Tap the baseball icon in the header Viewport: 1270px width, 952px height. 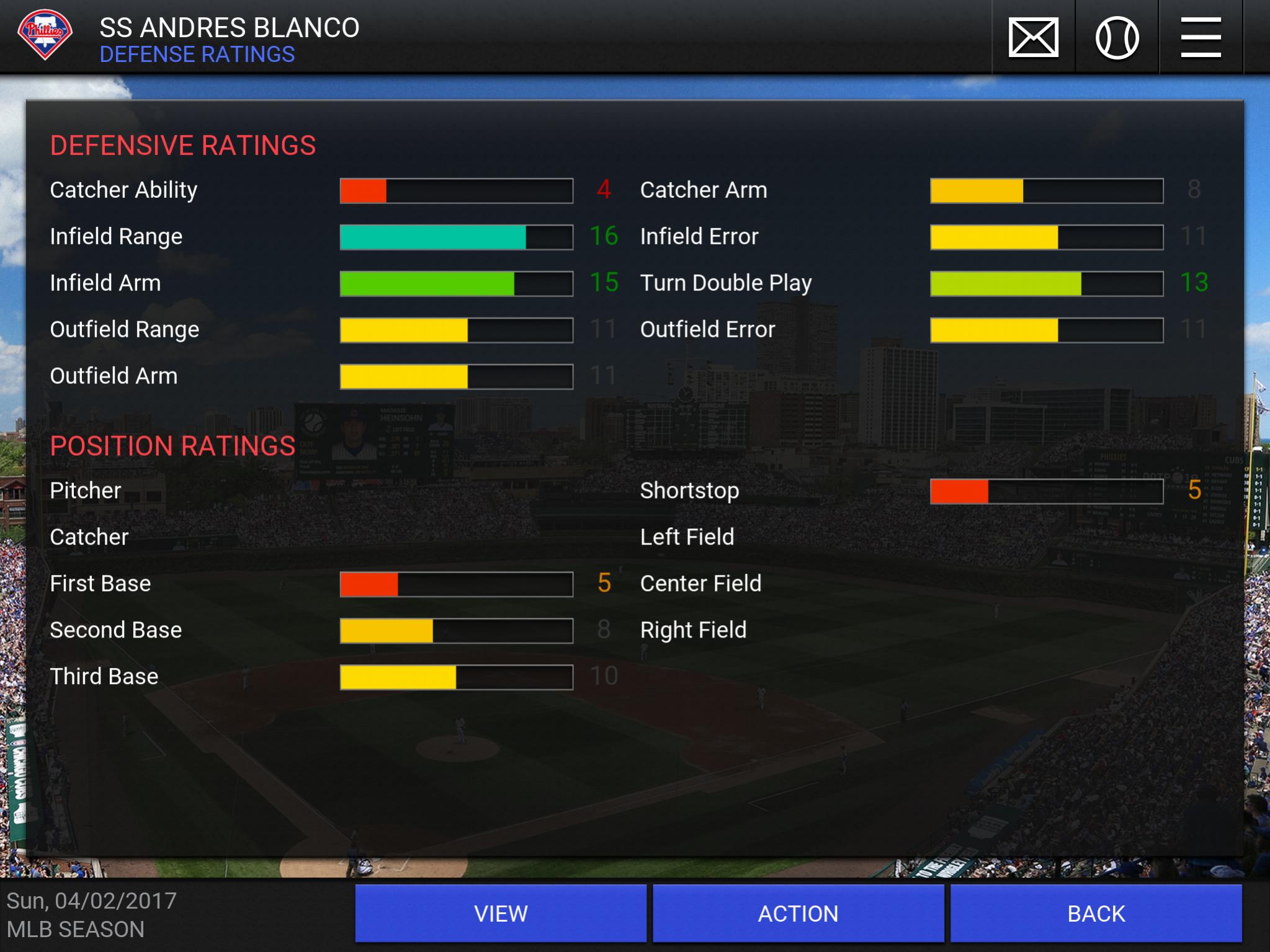point(1117,38)
